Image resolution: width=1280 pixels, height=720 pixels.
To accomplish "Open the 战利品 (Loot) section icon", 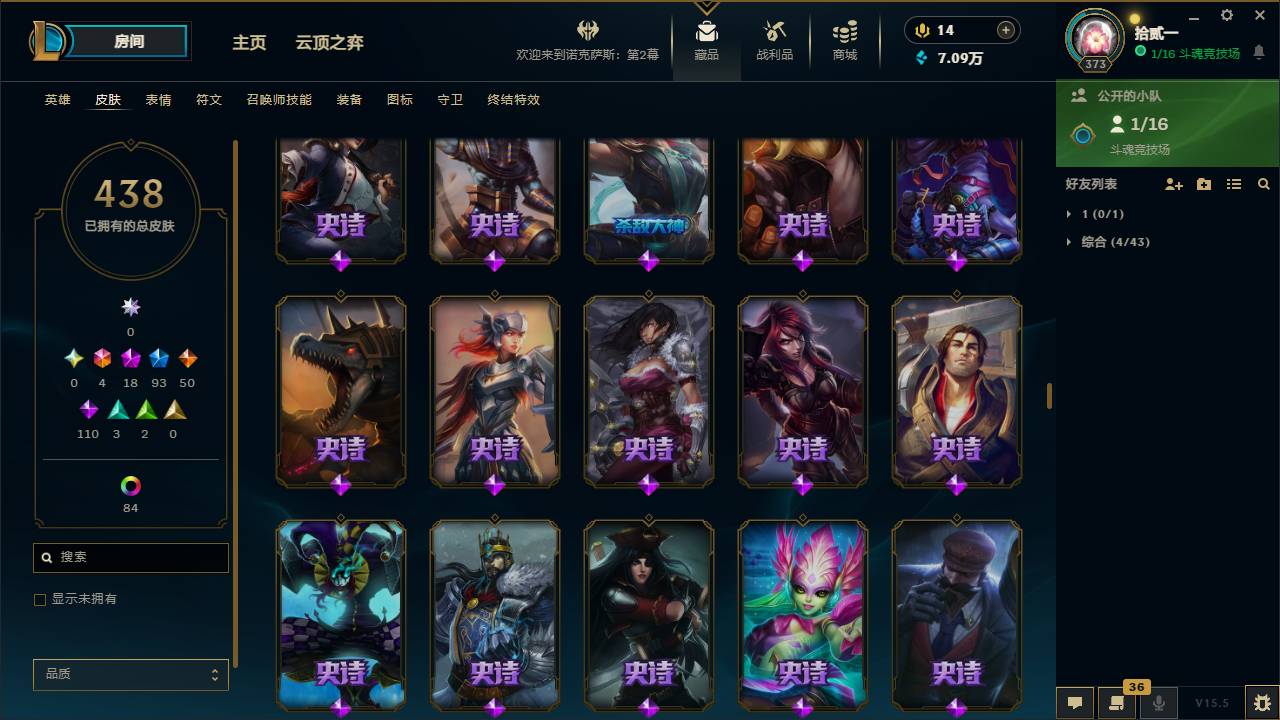I will point(775,35).
